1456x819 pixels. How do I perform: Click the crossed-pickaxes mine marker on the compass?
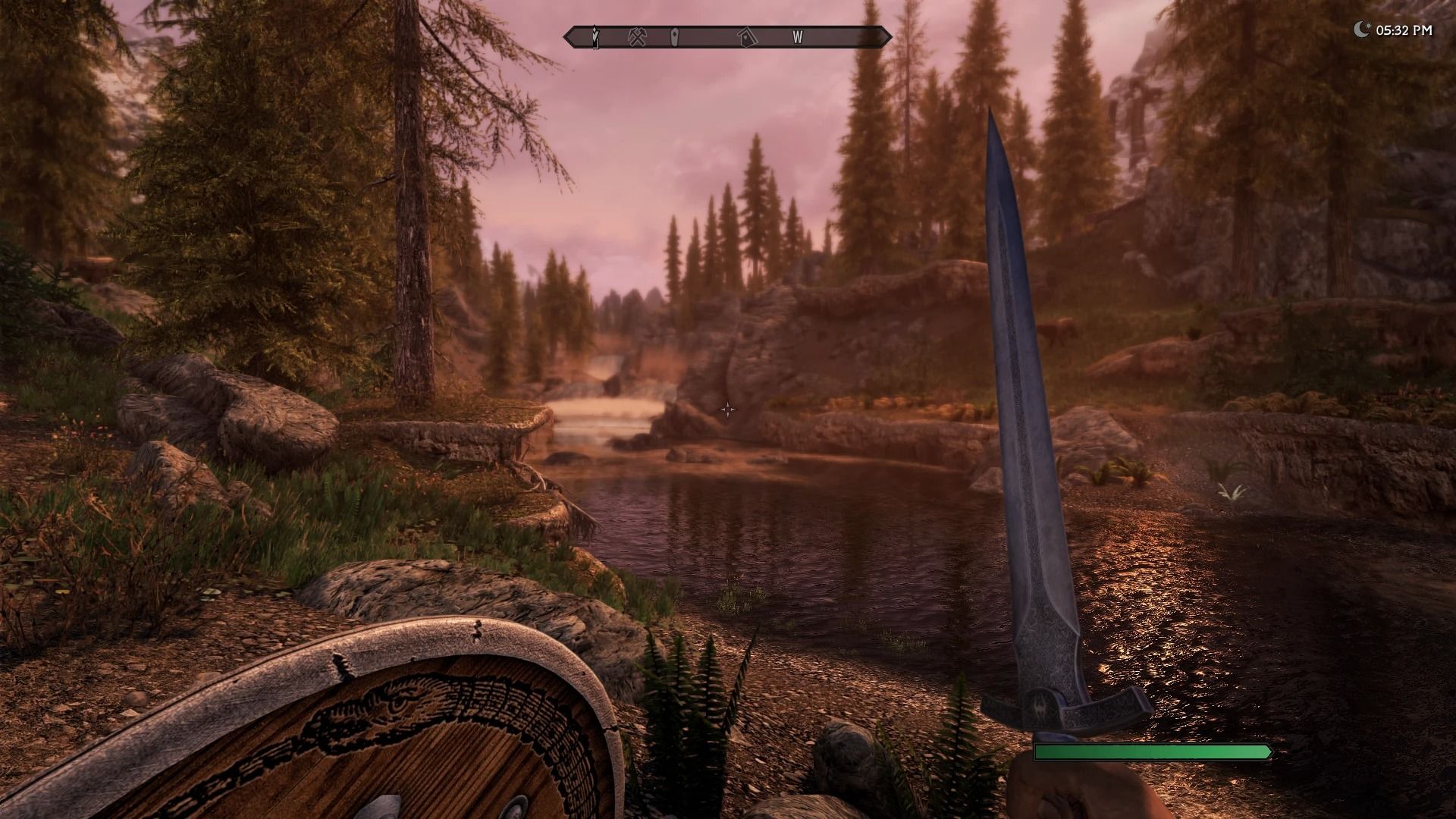tap(639, 36)
